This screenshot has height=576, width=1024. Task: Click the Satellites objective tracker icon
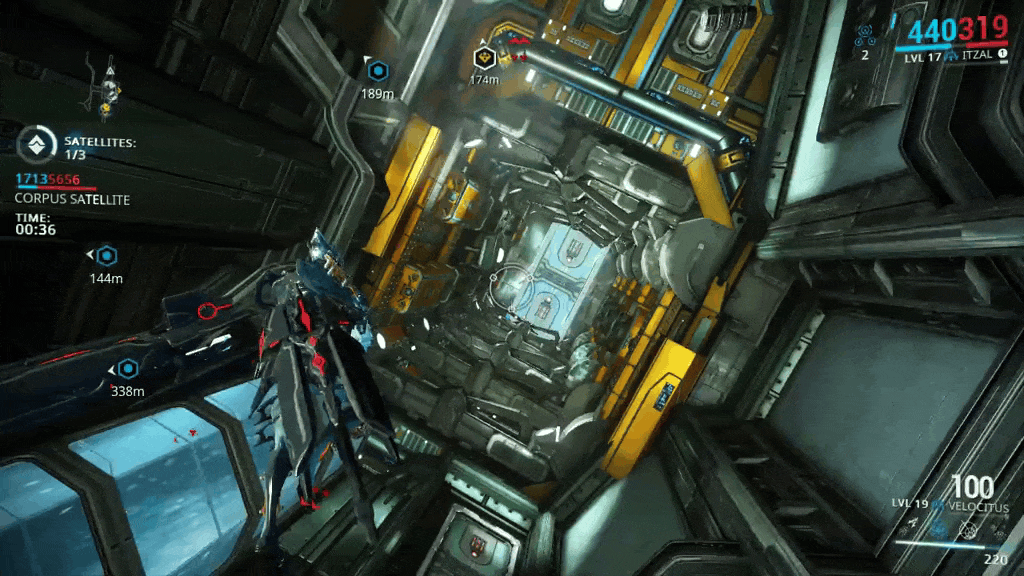(37, 146)
